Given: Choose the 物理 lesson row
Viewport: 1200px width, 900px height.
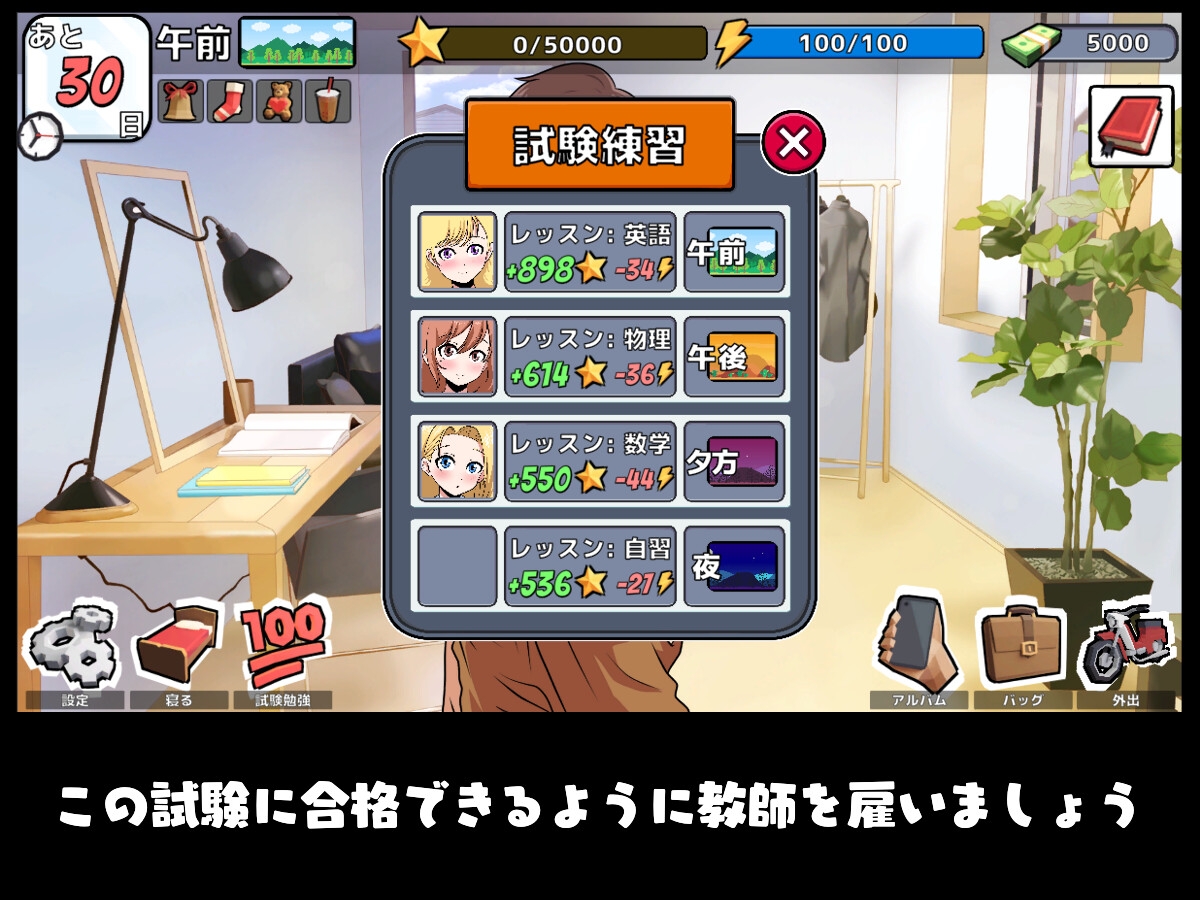Looking at the screenshot, I should click(x=590, y=357).
